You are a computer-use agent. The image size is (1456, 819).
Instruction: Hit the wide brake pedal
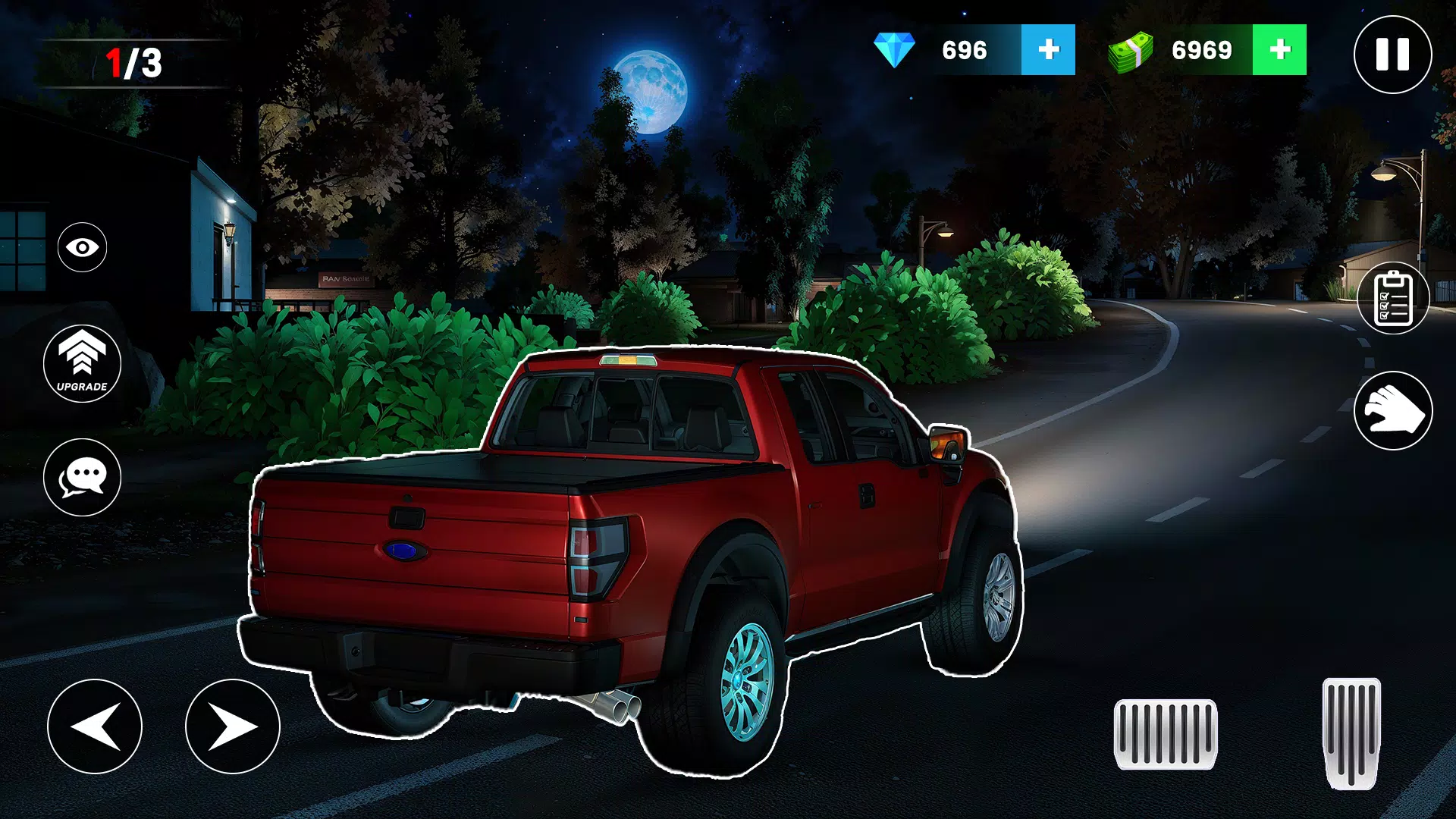(1166, 734)
